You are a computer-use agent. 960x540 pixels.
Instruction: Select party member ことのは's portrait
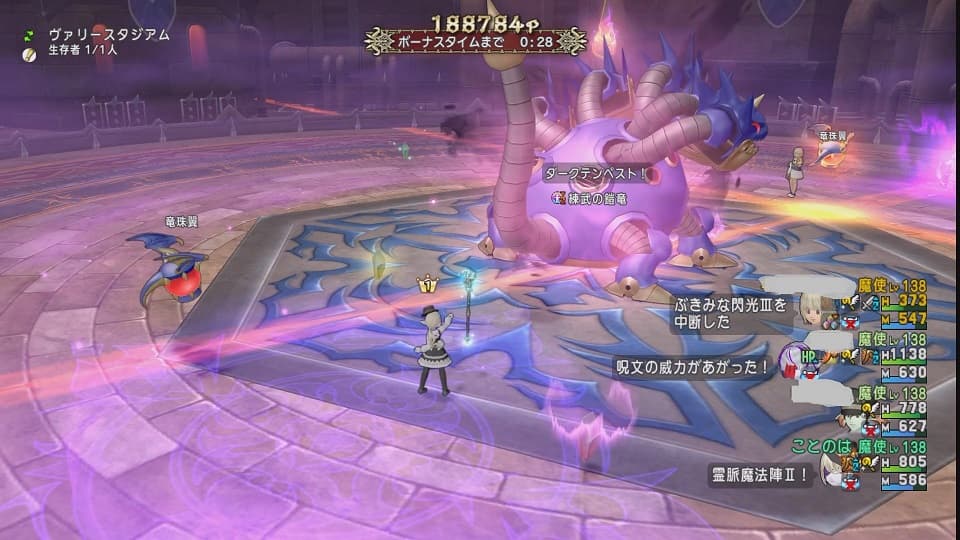pos(832,470)
